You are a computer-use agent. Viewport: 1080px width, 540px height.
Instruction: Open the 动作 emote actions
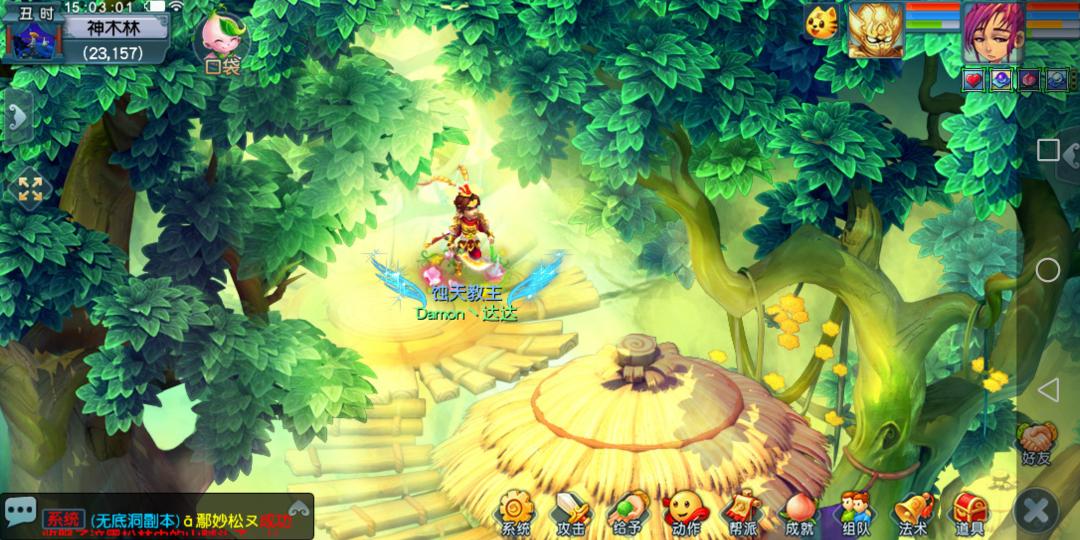(x=685, y=512)
